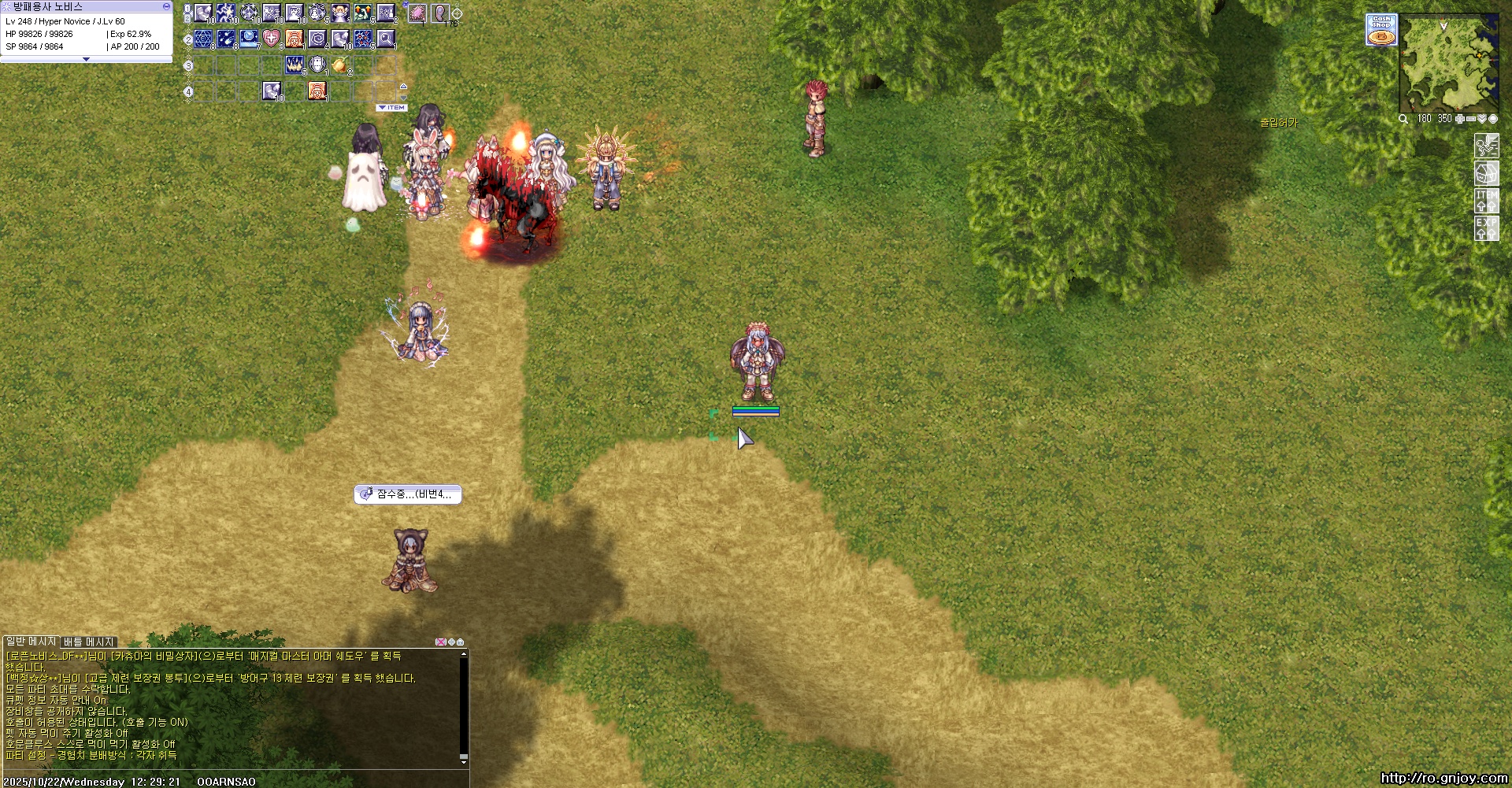Activate the hexagram magic circle skill
1512x788 pixels.
(203, 38)
